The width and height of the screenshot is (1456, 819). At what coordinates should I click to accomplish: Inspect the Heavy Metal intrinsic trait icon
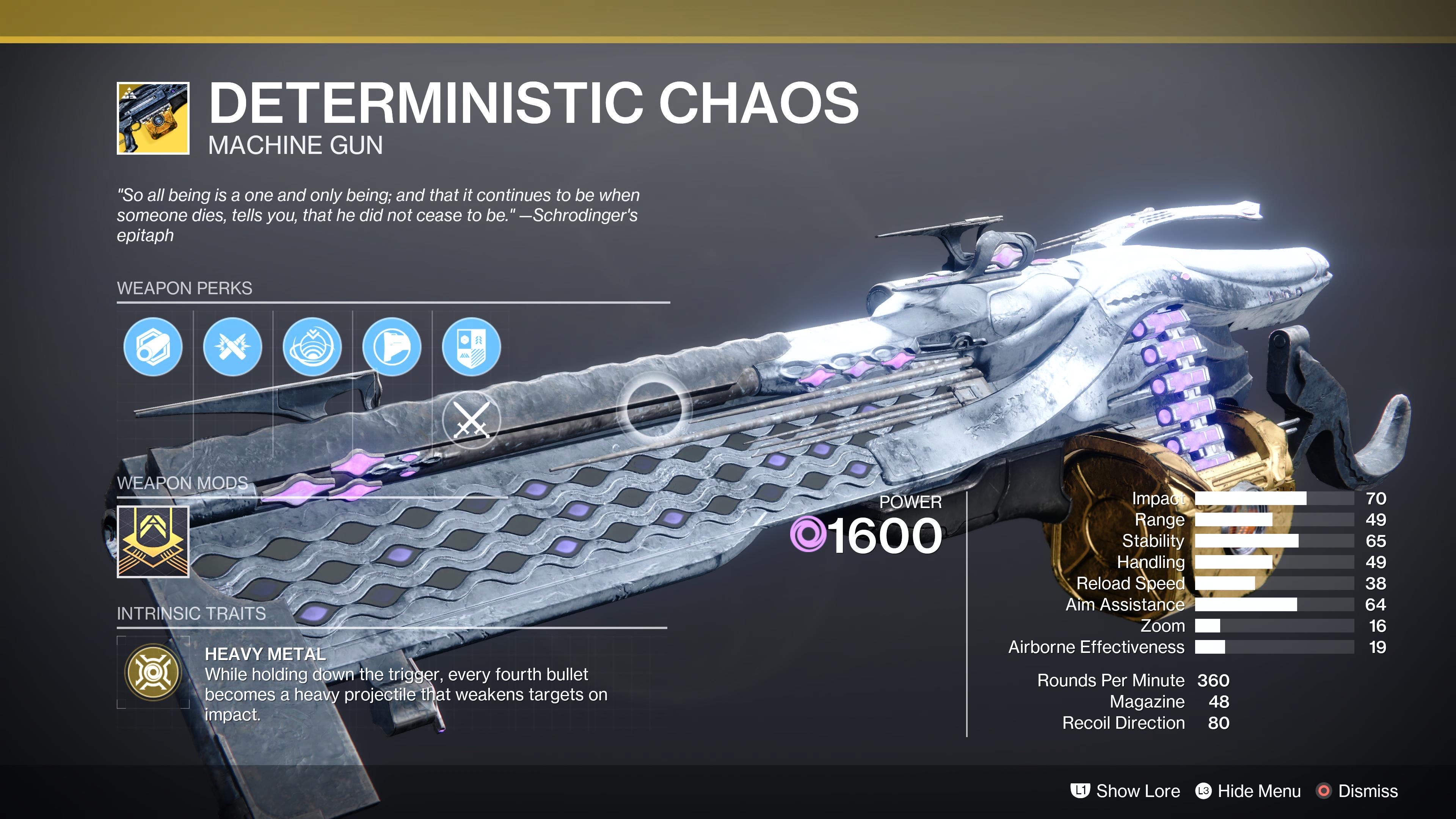click(152, 672)
